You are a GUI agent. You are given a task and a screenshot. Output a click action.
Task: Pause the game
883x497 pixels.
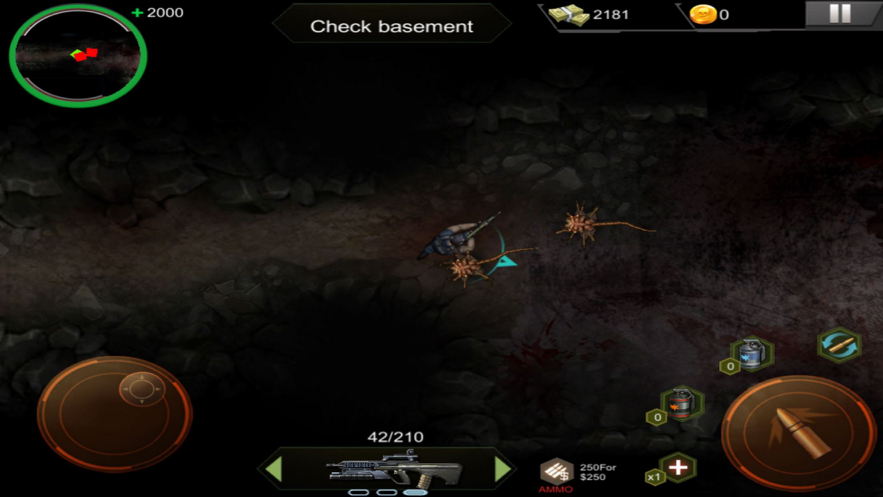click(840, 14)
